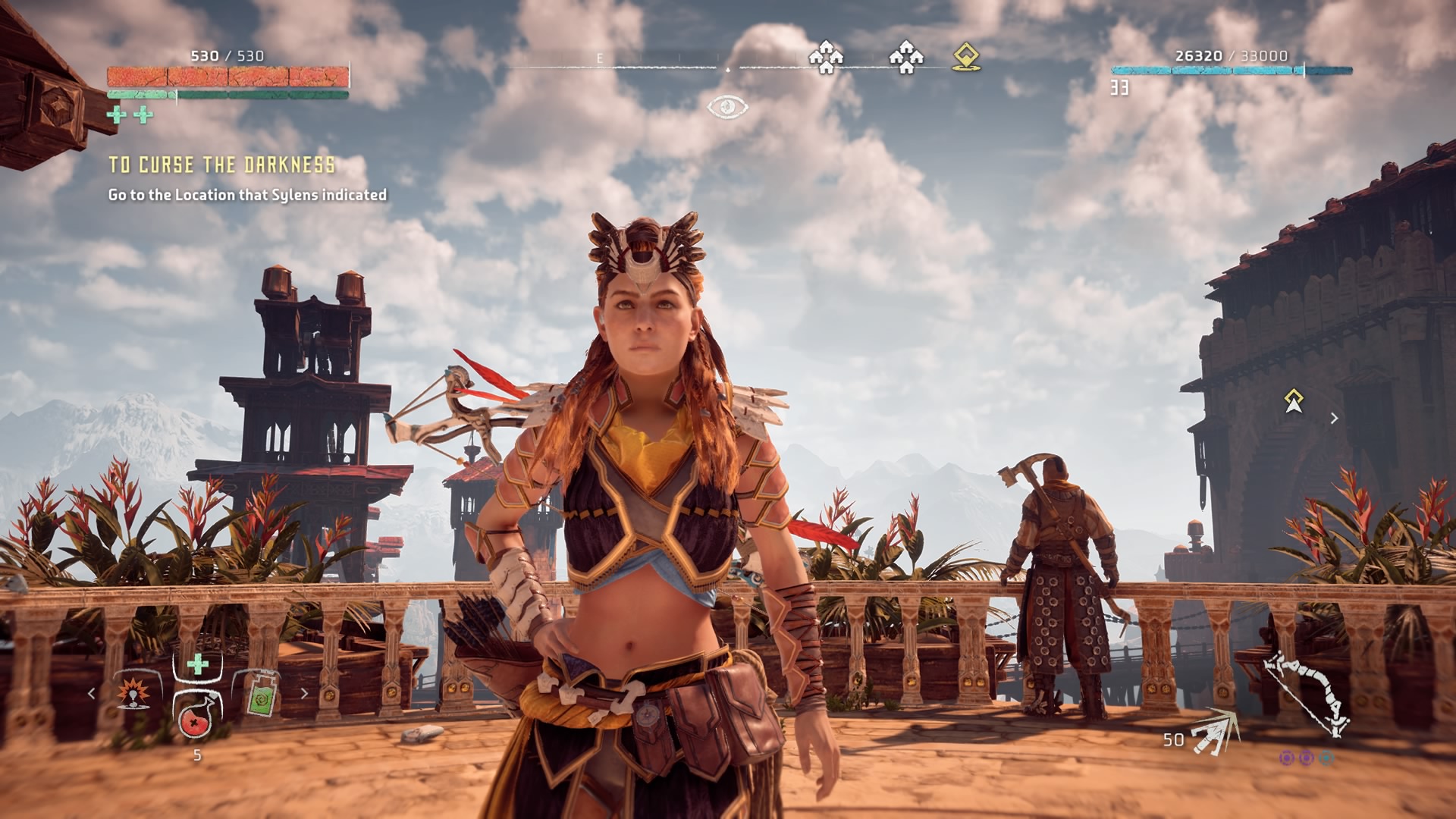
Task: Click the floating quest waypoint marker
Action: tap(1294, 400)
